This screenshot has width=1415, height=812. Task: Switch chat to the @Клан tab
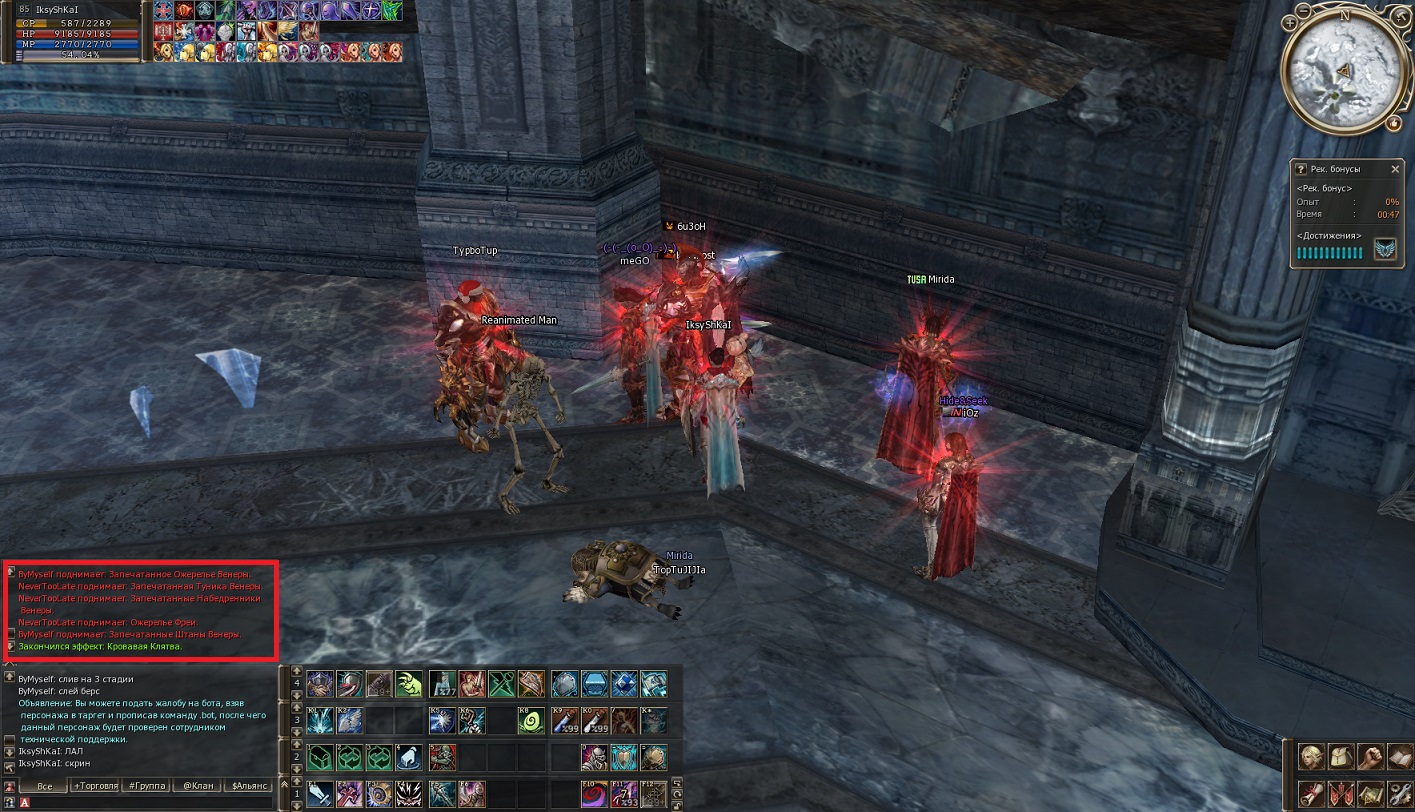[198, 786]
